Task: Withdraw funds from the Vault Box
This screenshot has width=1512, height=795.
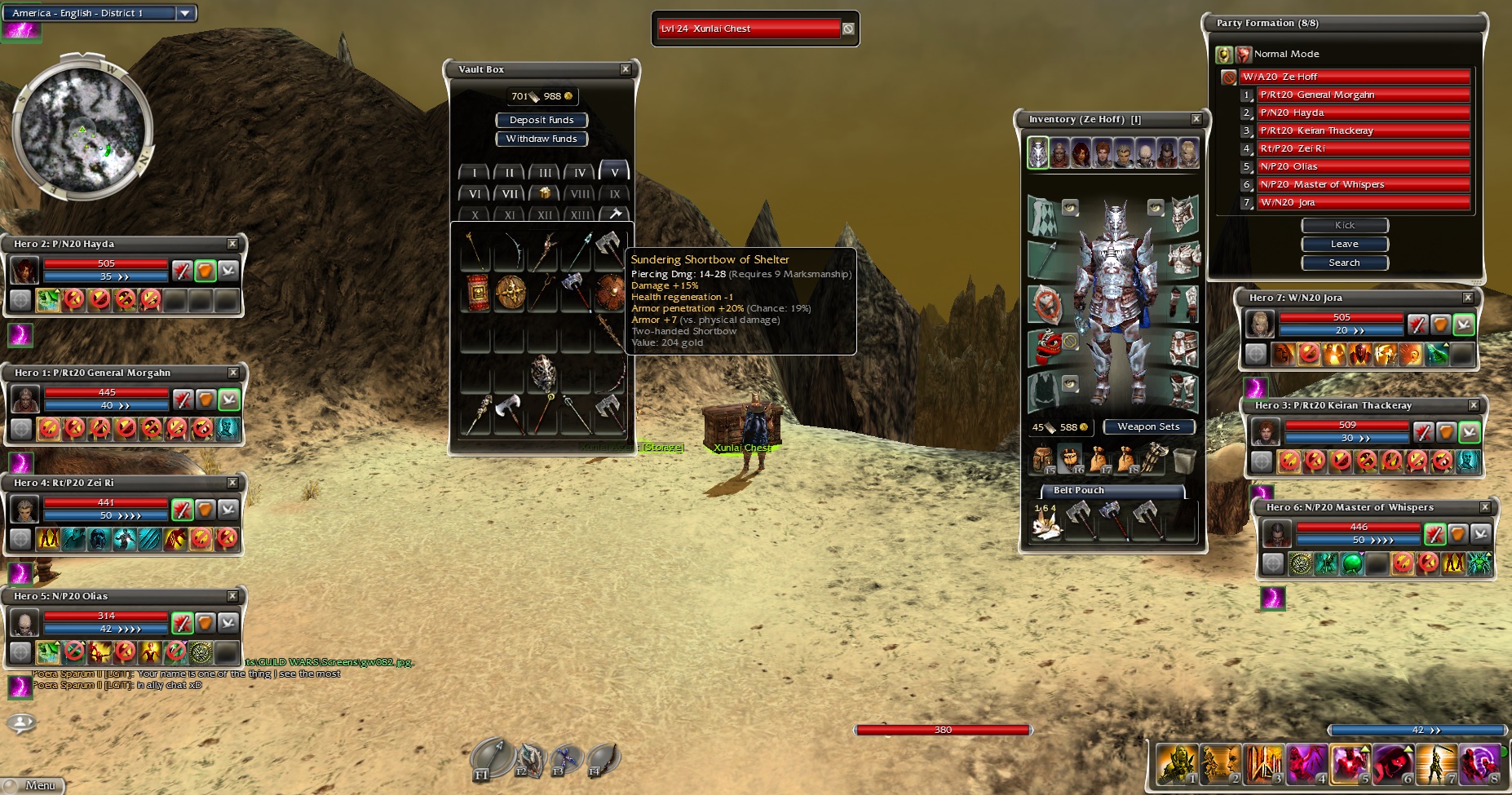Action: click(x=542, y=139)
